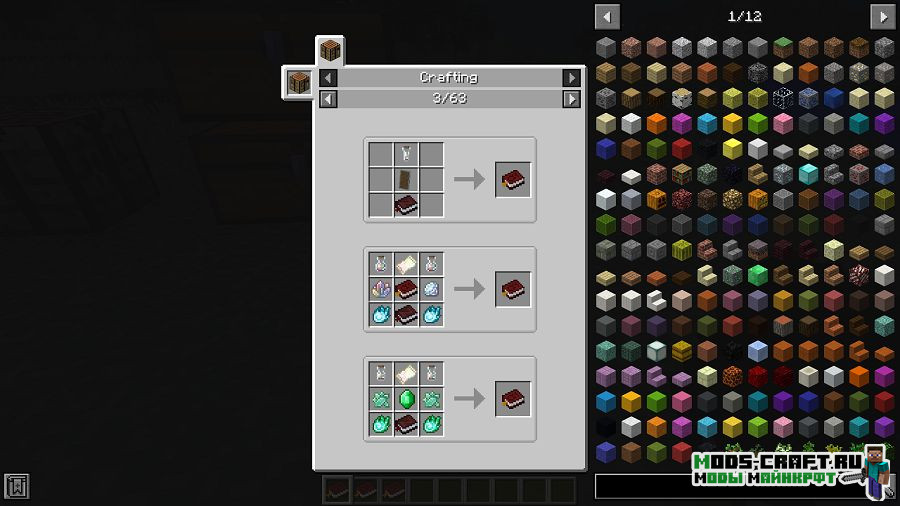The width and height of the screenshot is (900, 506).
Task: Select the paper ingredient in the middle recipe
Action: [x=406, y=264]
